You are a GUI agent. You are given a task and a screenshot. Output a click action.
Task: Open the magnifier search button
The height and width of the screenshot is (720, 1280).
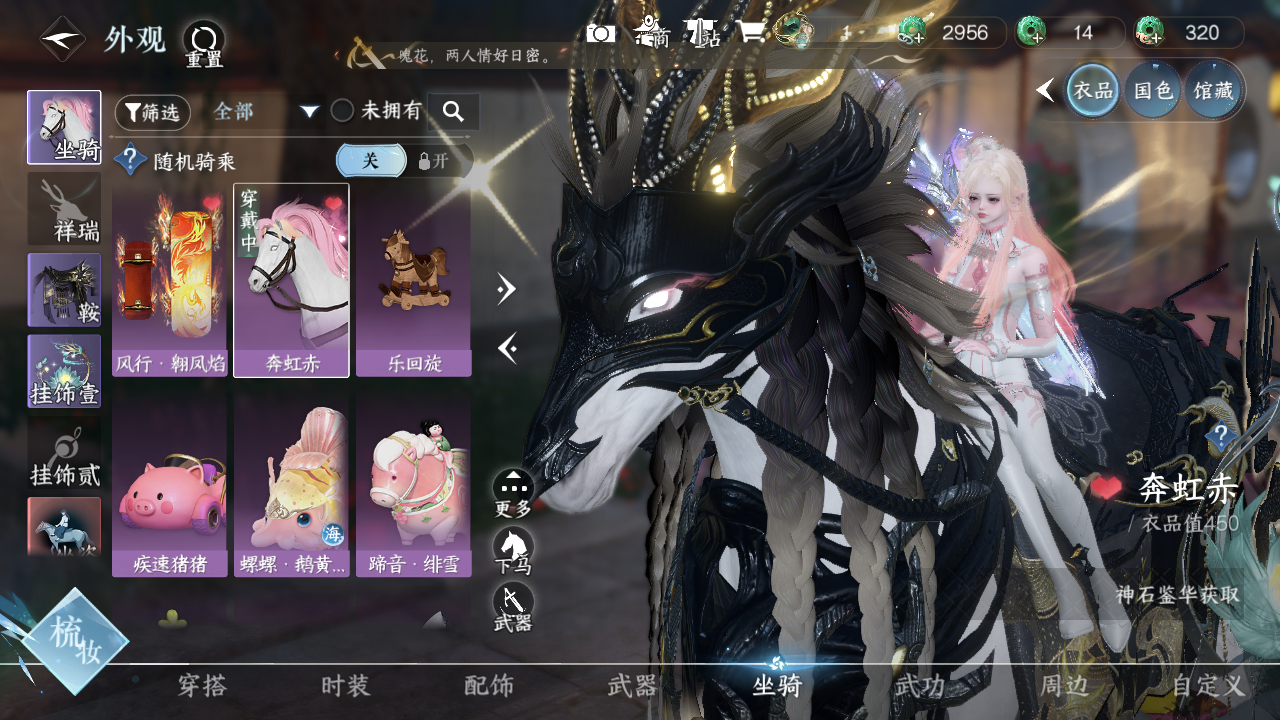pyautogui.click(x=453, y=112)
